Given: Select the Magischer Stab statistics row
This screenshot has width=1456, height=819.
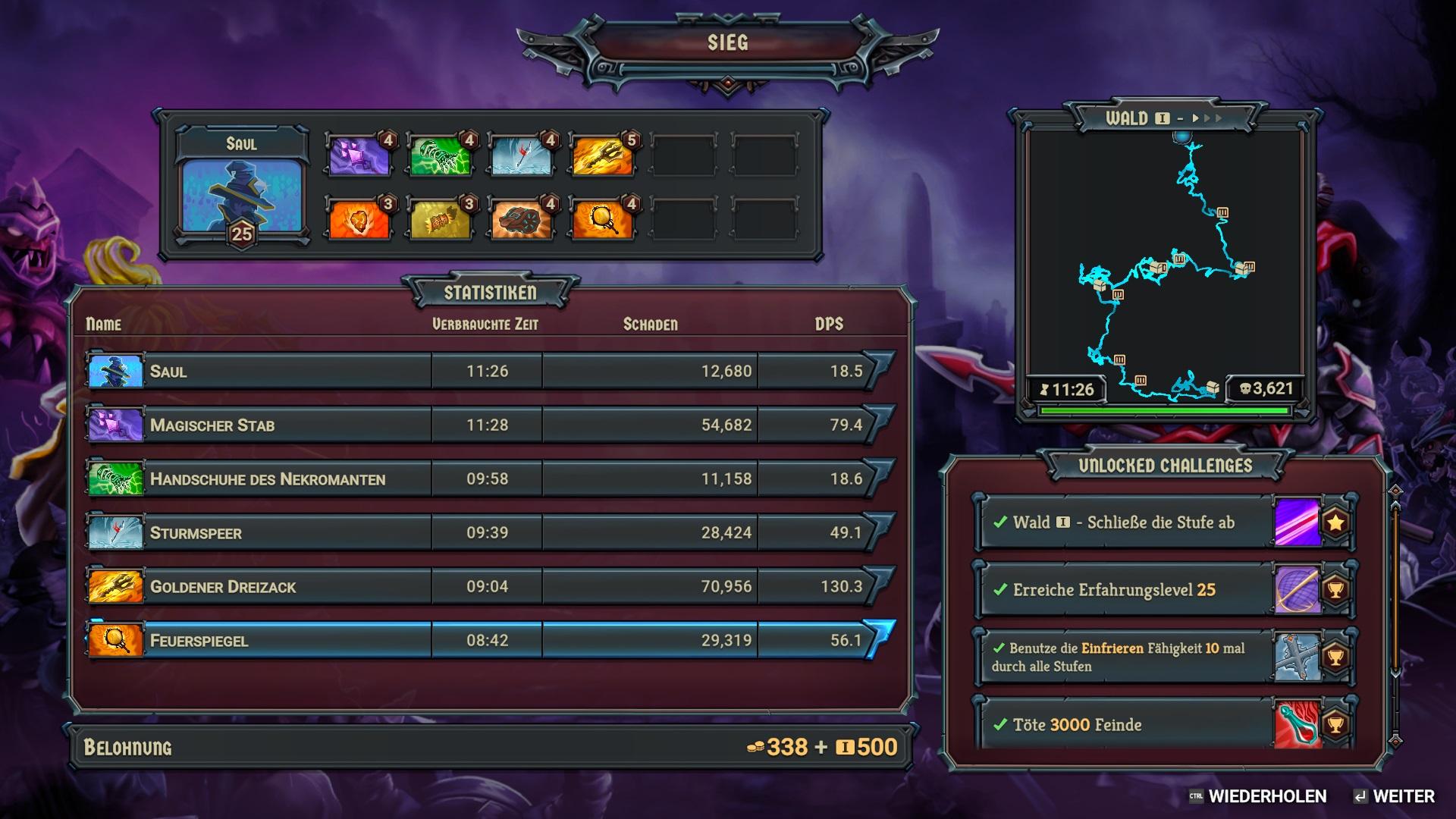Looking at the screenshot, I should pos(485,425).
